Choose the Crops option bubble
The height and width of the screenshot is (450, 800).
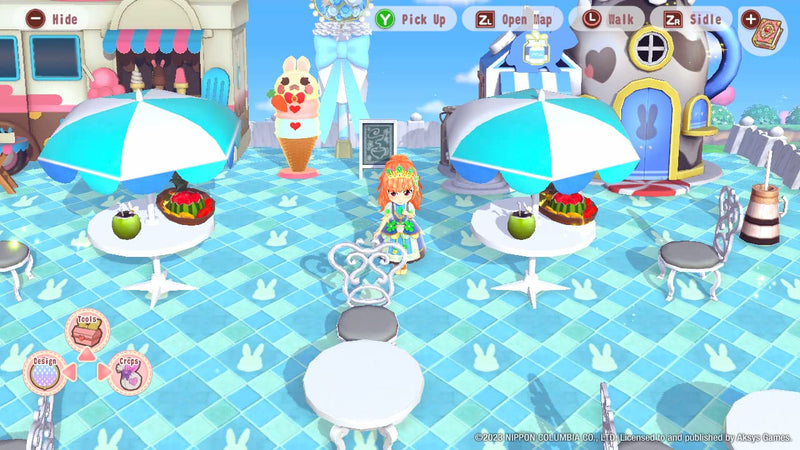129,372
